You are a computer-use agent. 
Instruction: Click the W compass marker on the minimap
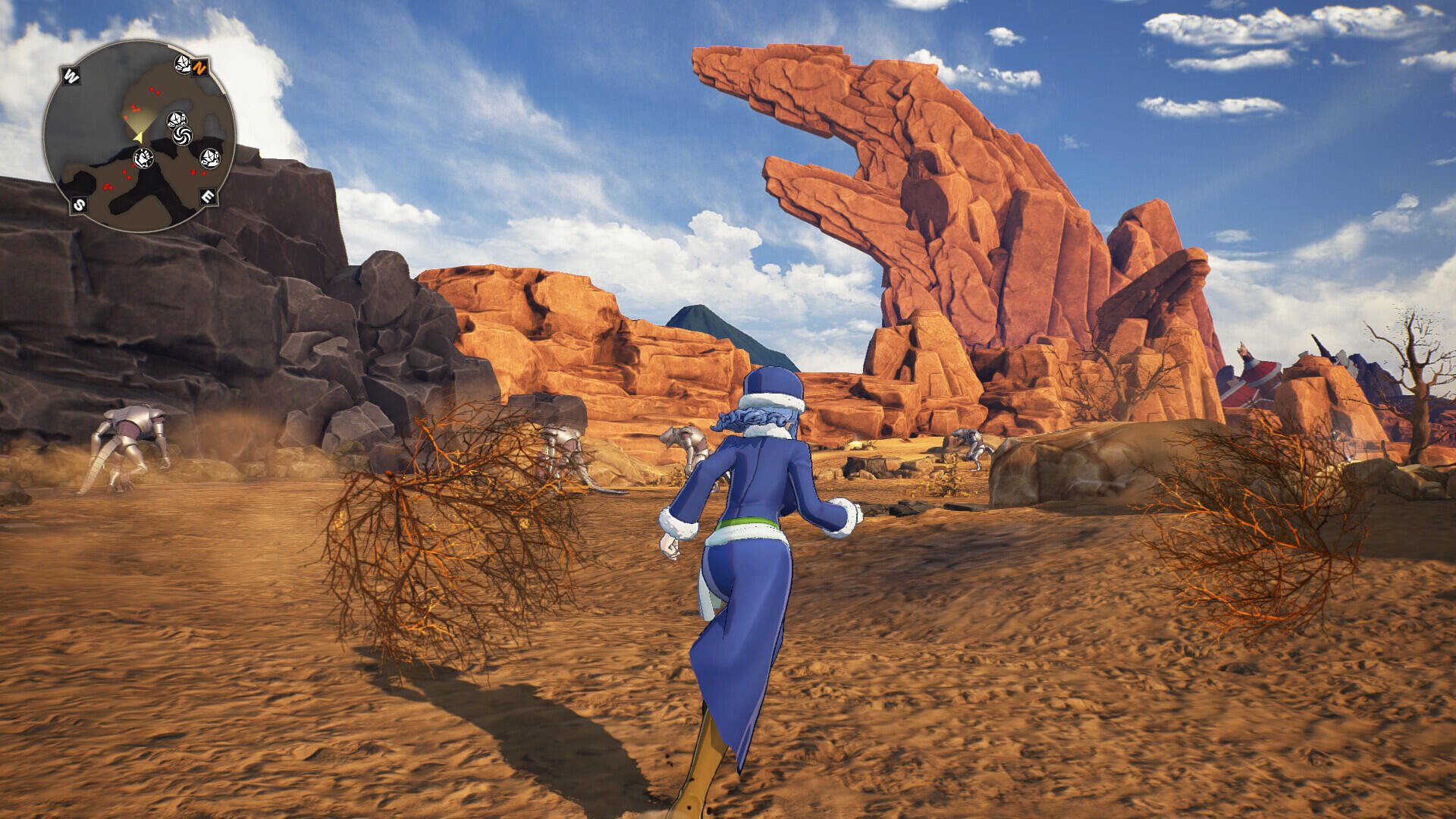[72, 74]
